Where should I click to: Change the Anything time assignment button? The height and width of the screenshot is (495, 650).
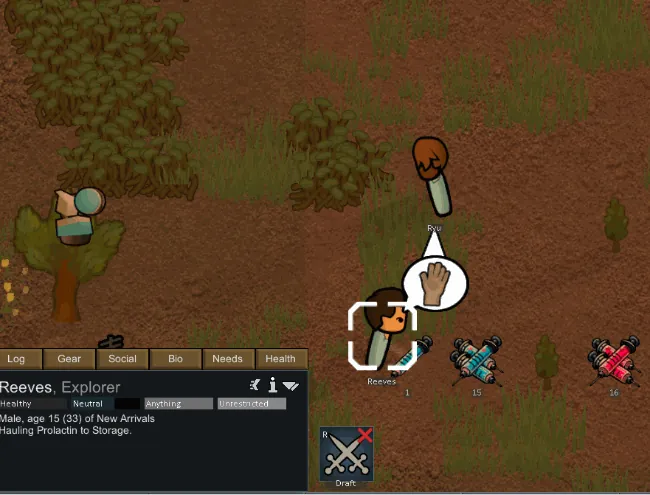[x=178, y=404]
